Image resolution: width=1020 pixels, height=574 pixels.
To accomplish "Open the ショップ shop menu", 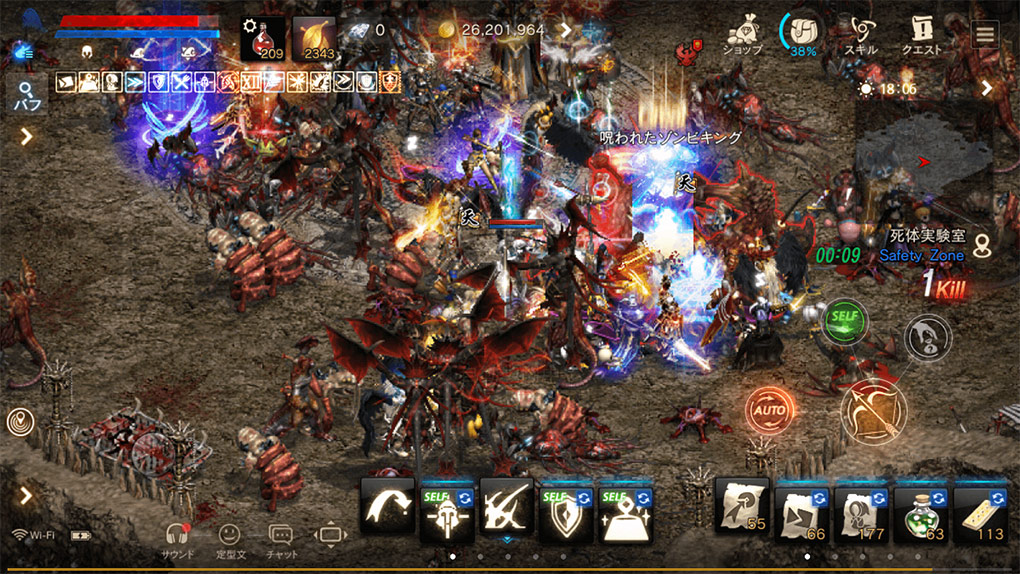I will coord(743,35).
